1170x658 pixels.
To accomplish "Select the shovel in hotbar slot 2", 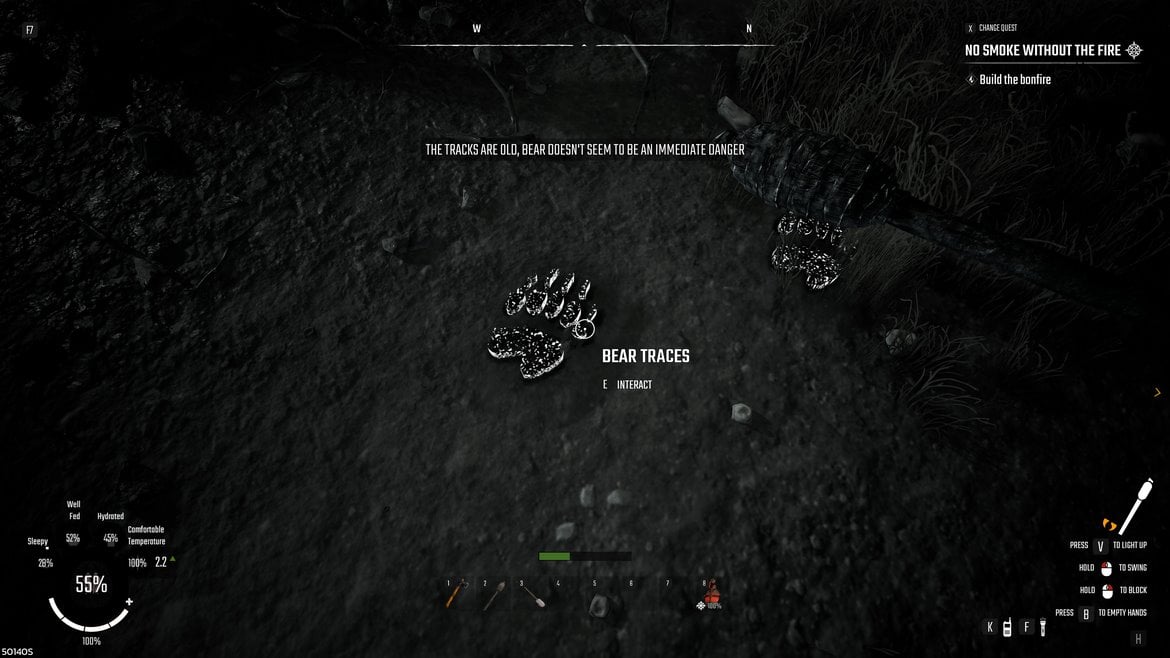I will (x=493, y=596).
